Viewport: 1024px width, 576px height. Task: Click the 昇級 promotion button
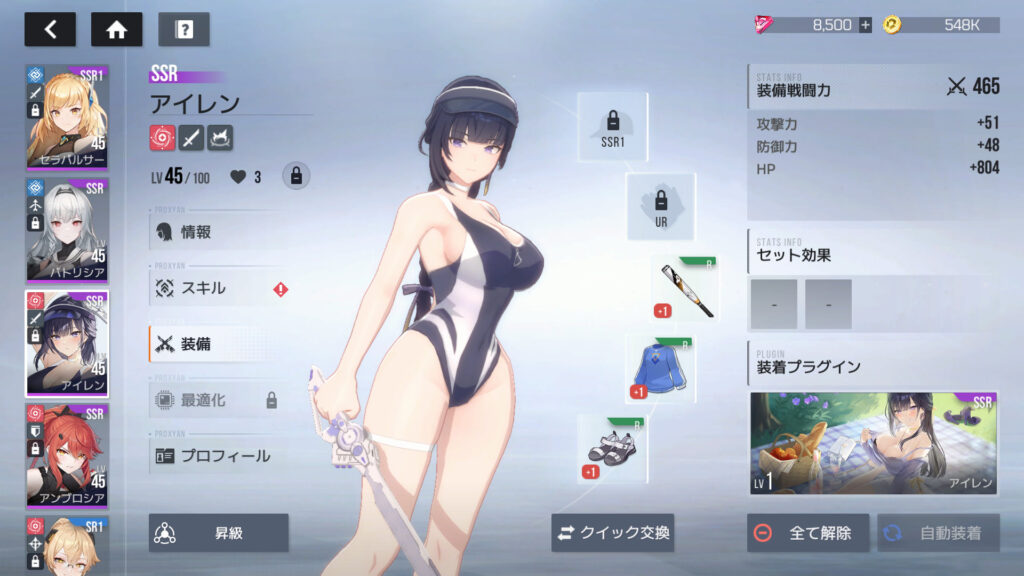[x=219, y=533]
